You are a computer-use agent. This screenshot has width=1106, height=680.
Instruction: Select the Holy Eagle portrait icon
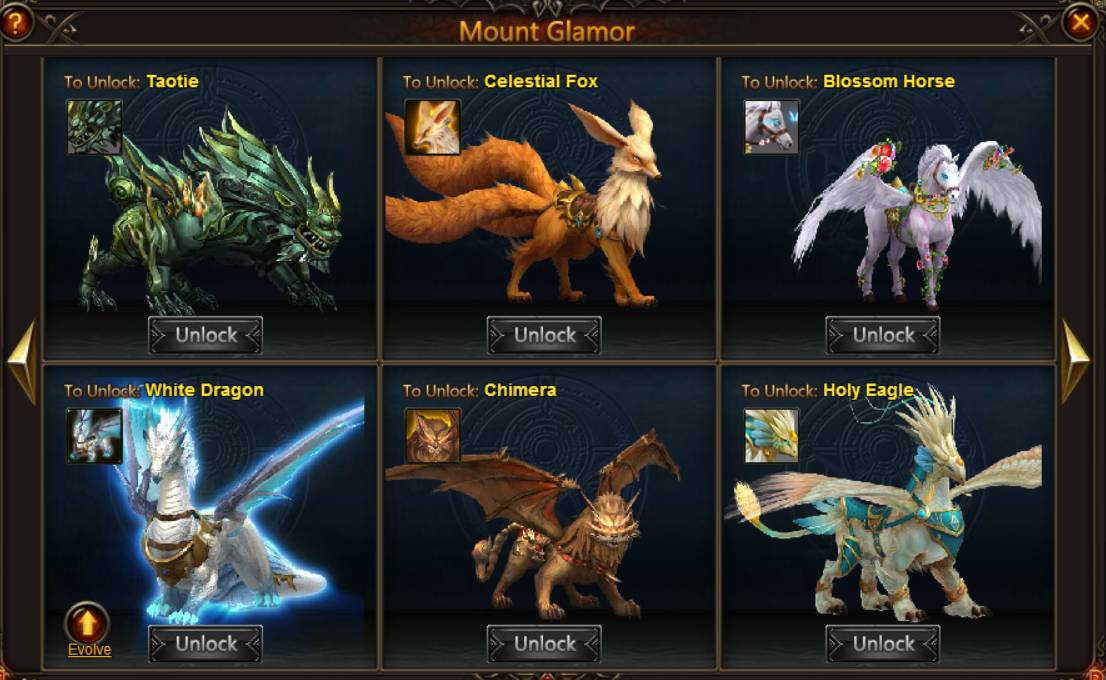pyautogui.click(x=771, y=435)
